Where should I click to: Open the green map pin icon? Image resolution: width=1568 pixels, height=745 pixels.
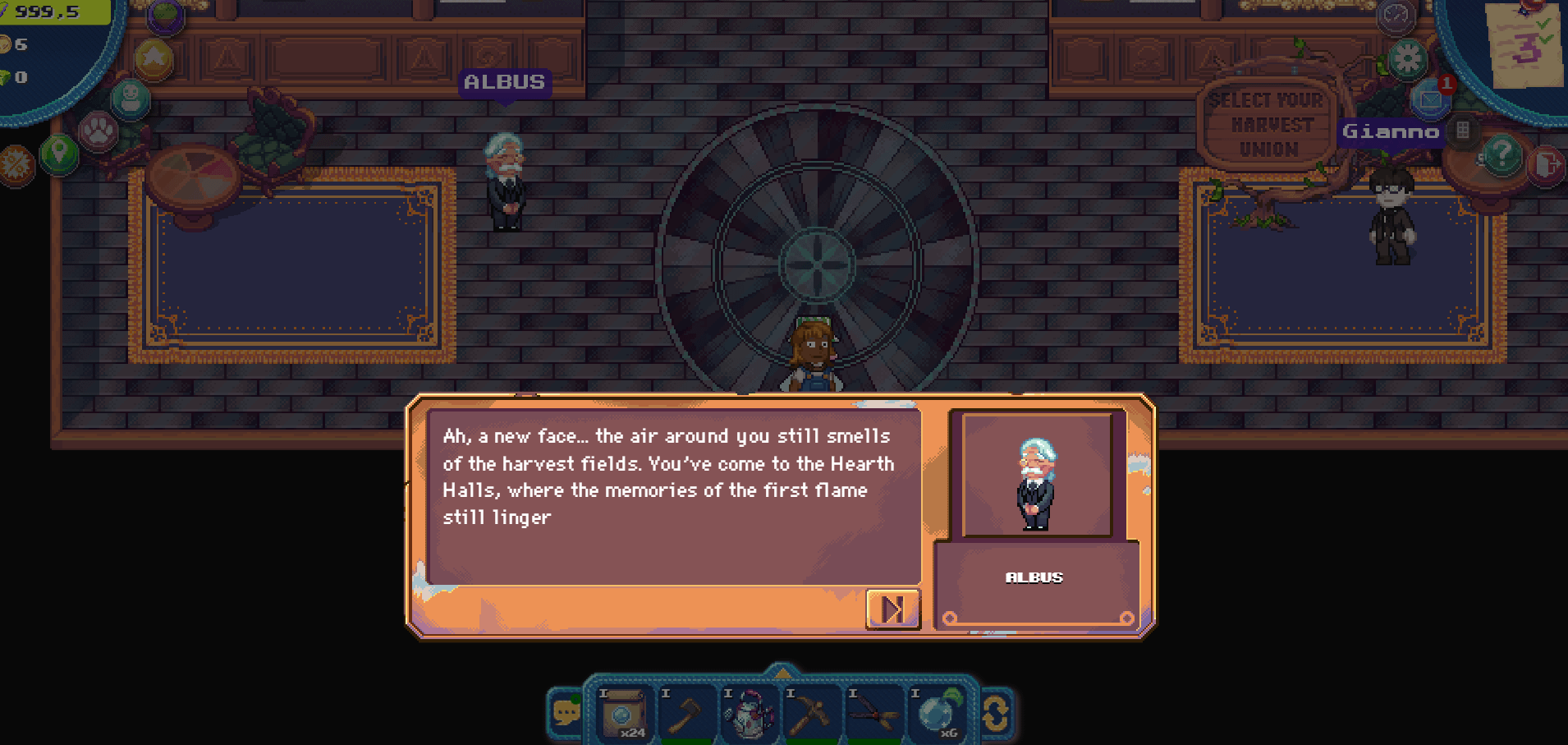(x=59, y=153)
